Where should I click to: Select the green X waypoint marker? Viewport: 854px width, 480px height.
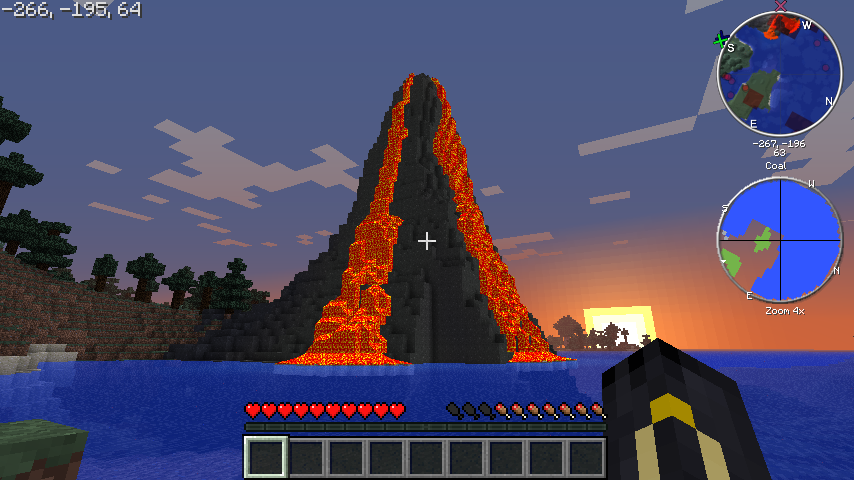720,39
